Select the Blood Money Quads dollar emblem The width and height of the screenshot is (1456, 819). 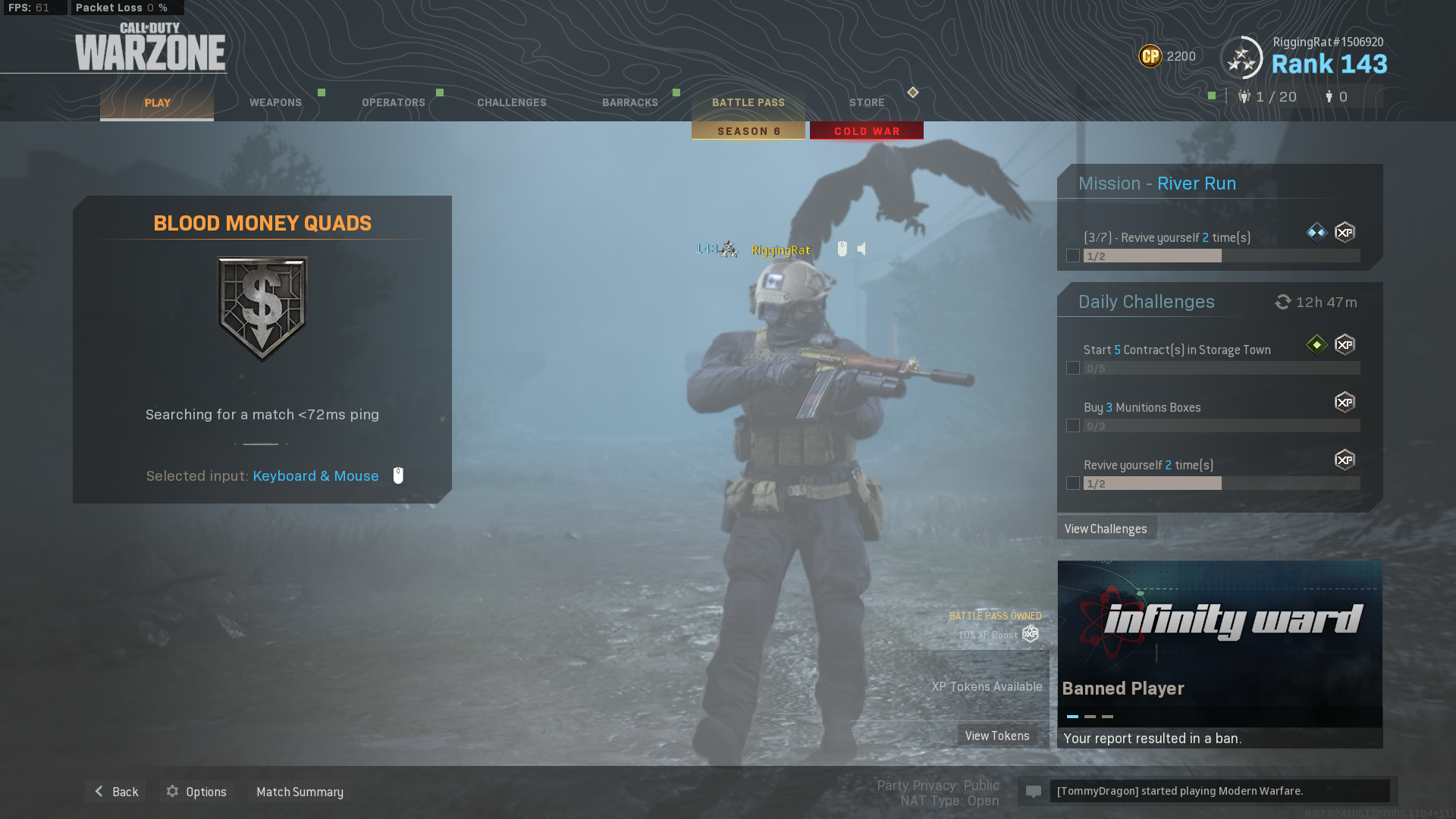coord(262,306)
